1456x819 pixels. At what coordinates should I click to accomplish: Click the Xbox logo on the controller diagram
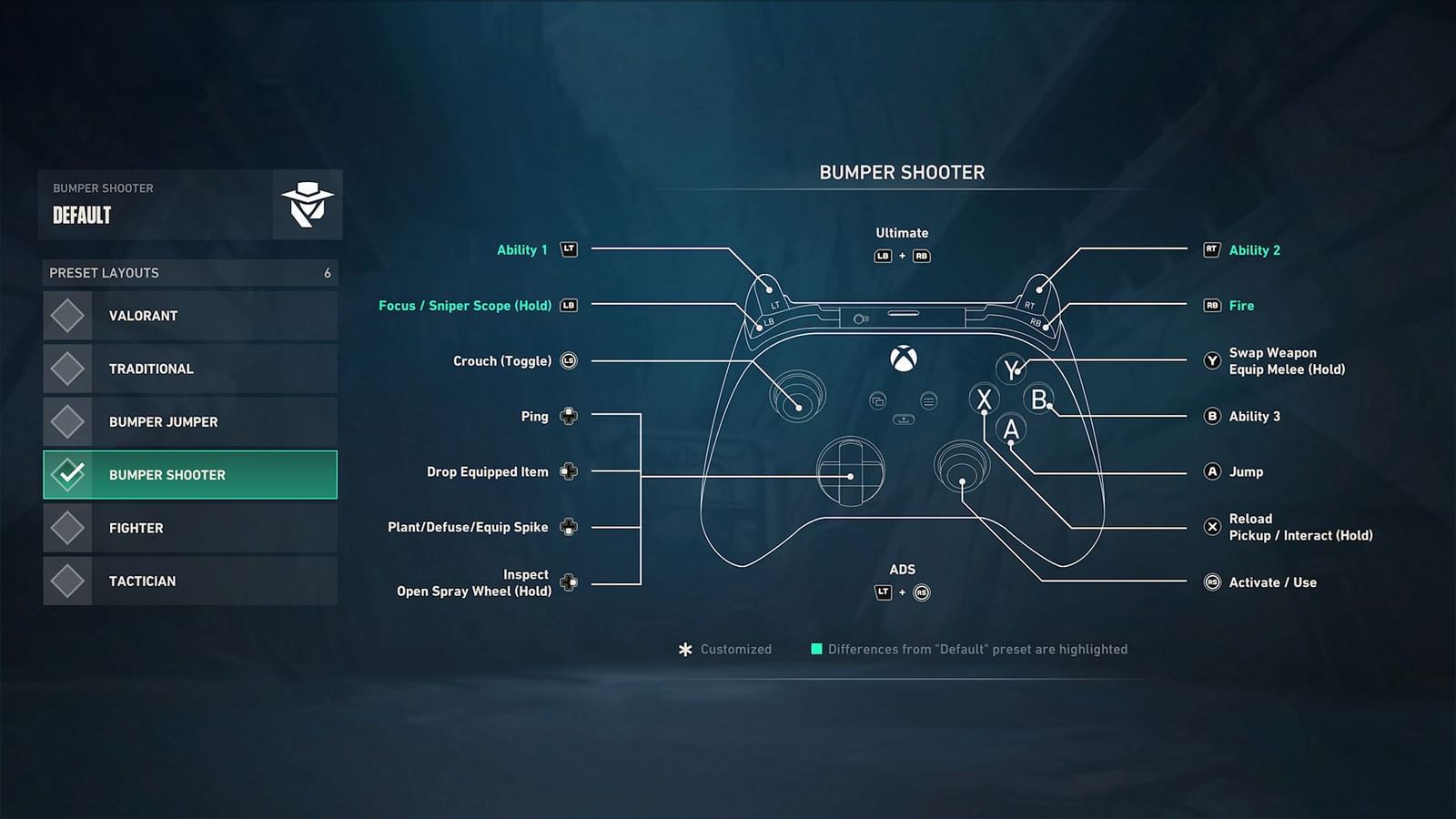click(x=902, y=358)
